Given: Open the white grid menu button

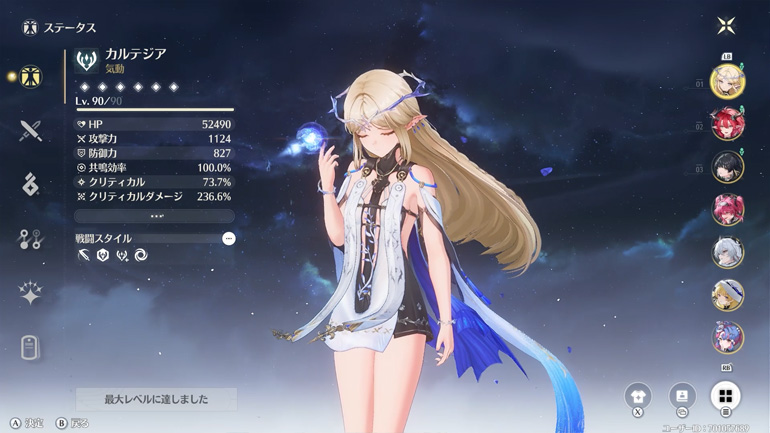Looking at the screenshot, I should [x=726, y=395].
